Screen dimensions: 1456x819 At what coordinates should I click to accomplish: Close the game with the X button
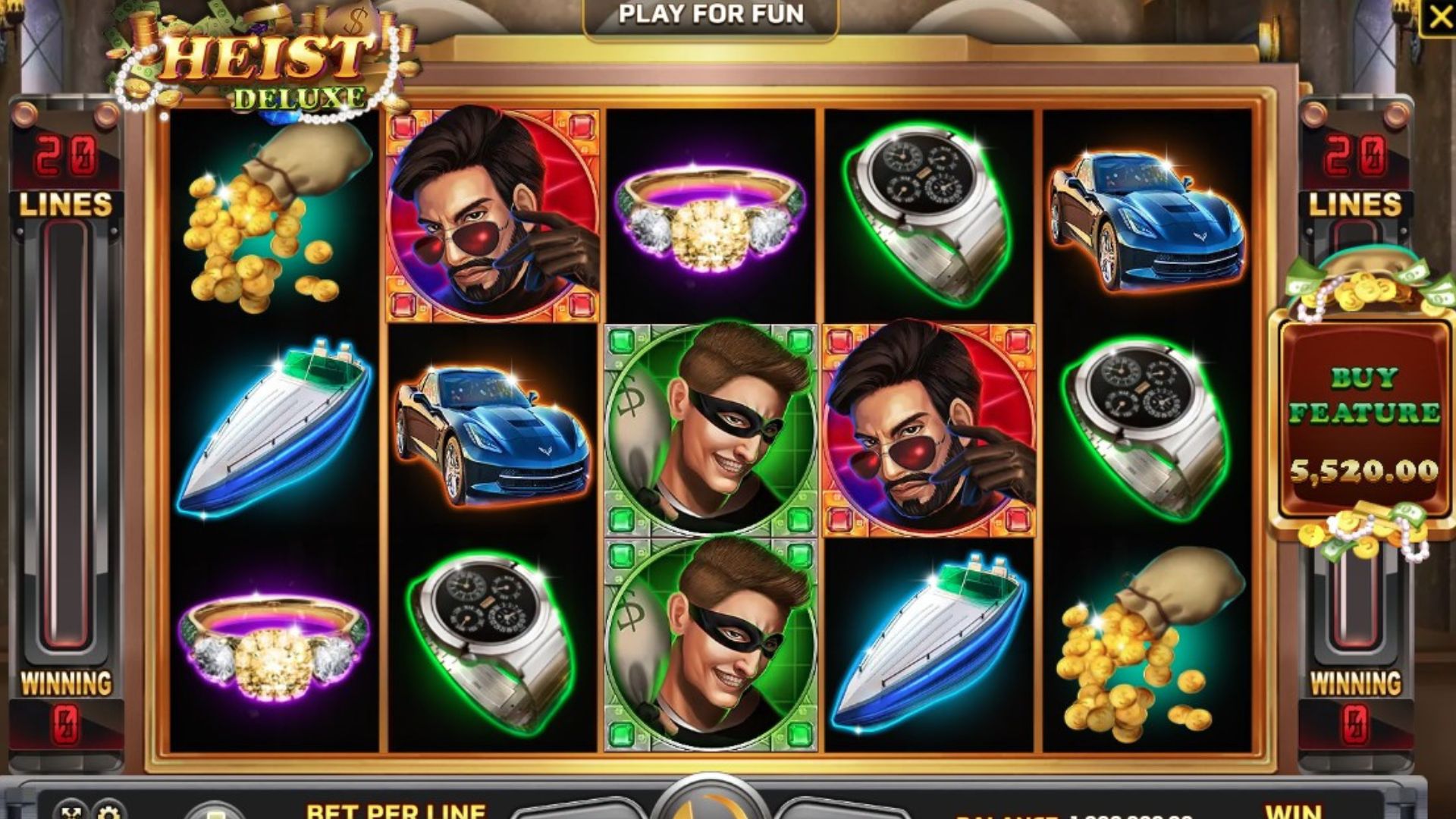(1439, 17)
